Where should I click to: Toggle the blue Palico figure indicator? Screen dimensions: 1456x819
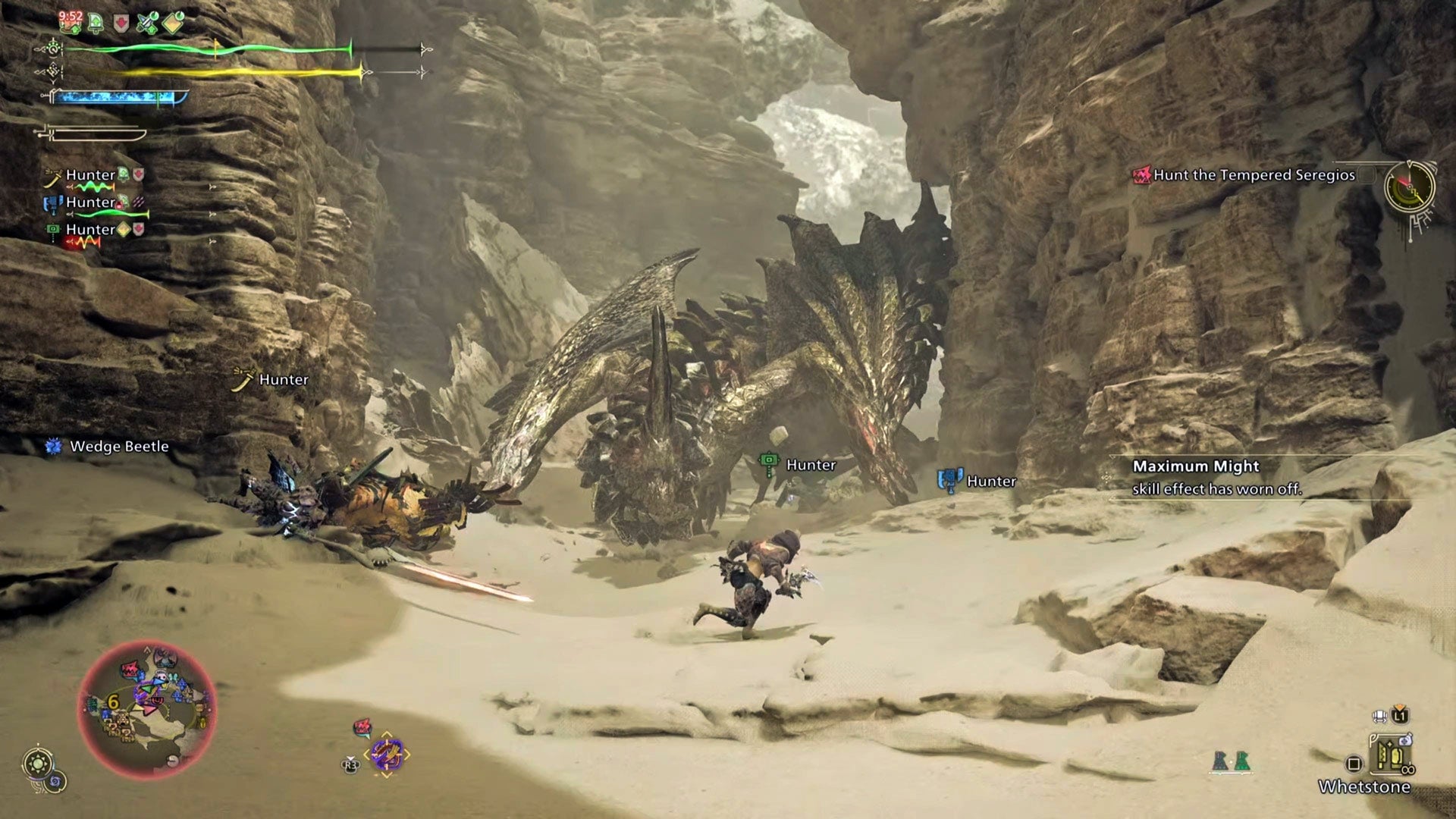[x=1219, y=761]
